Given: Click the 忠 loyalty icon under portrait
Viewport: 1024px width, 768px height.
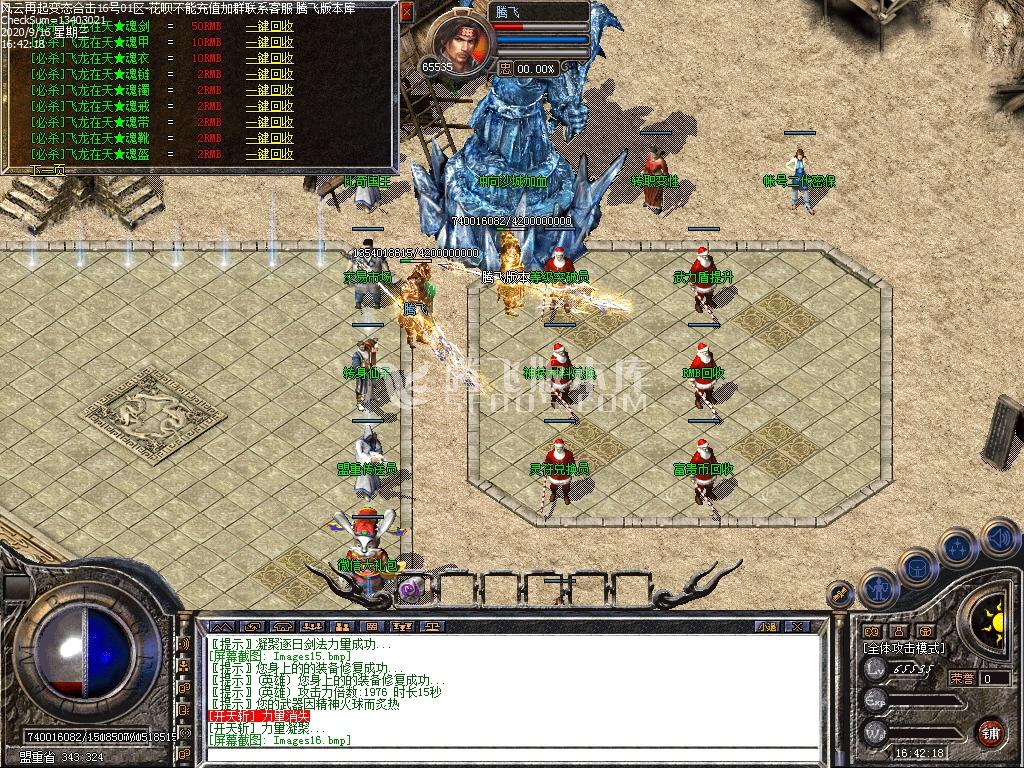Looking at the screenshot, I should coord(505,68).
